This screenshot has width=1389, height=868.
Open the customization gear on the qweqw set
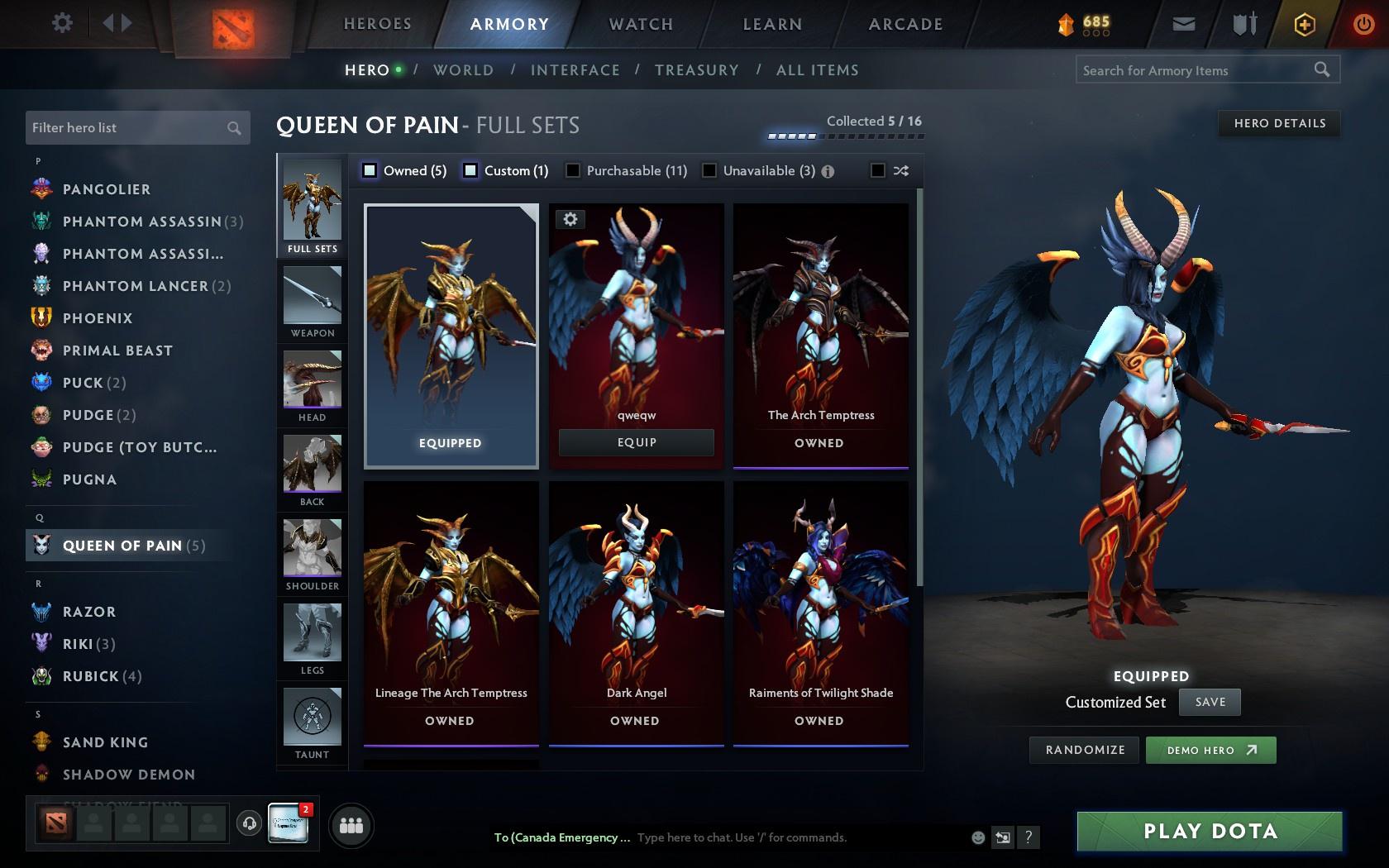pos(571,219)
